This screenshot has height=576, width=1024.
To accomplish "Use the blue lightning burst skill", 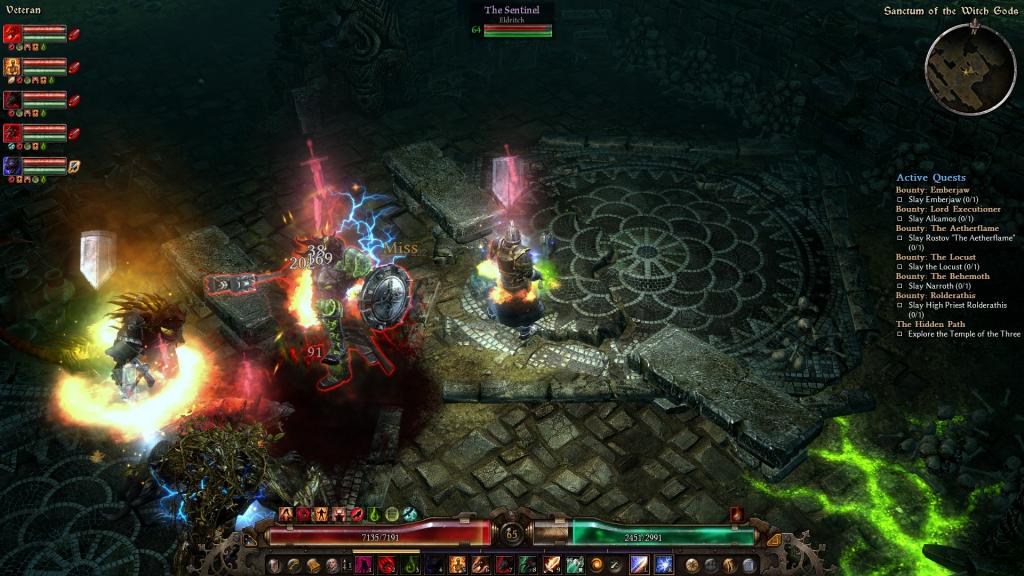I will tap(663, 565).
